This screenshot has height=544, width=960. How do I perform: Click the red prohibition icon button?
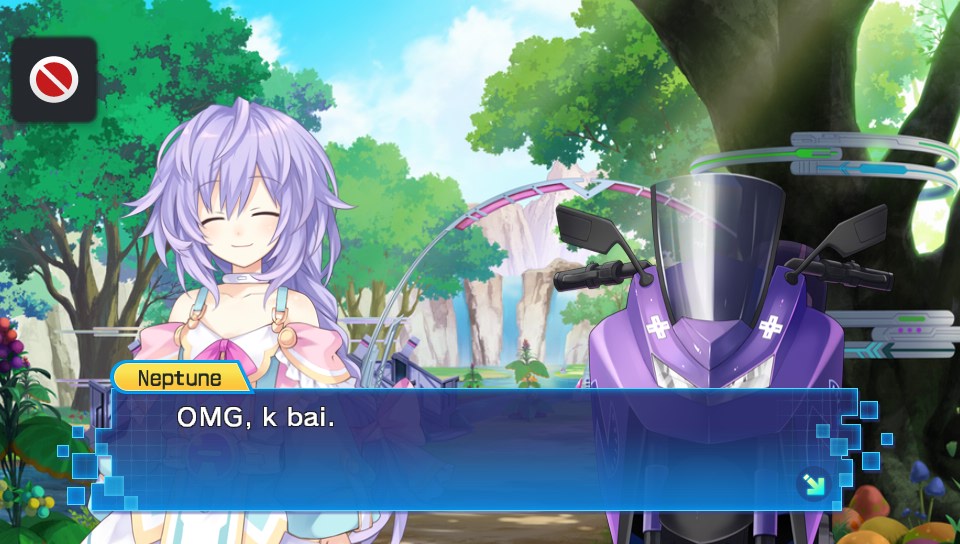(53, 79)
